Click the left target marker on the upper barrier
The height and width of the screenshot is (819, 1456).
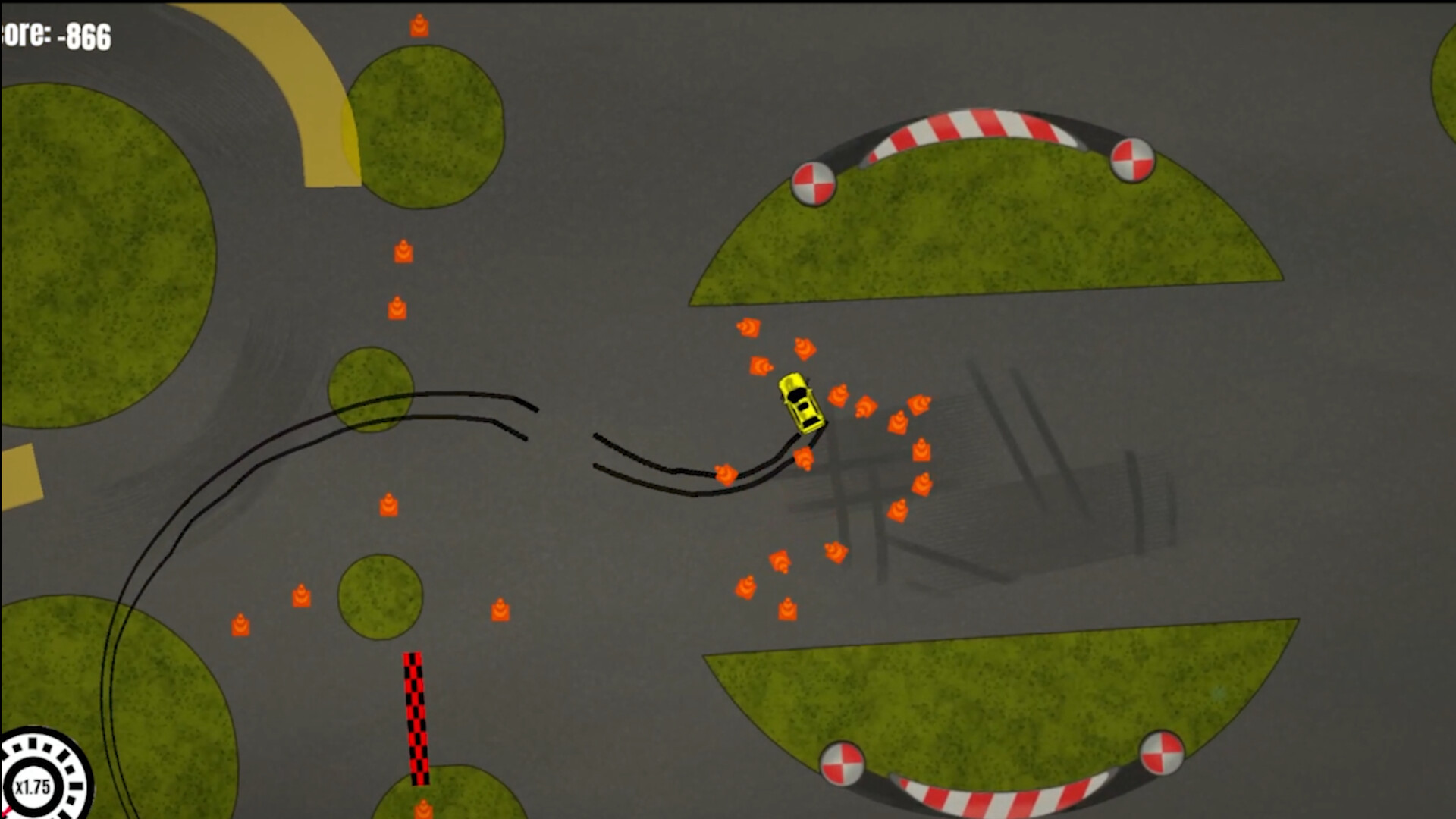tap(815, 184)
